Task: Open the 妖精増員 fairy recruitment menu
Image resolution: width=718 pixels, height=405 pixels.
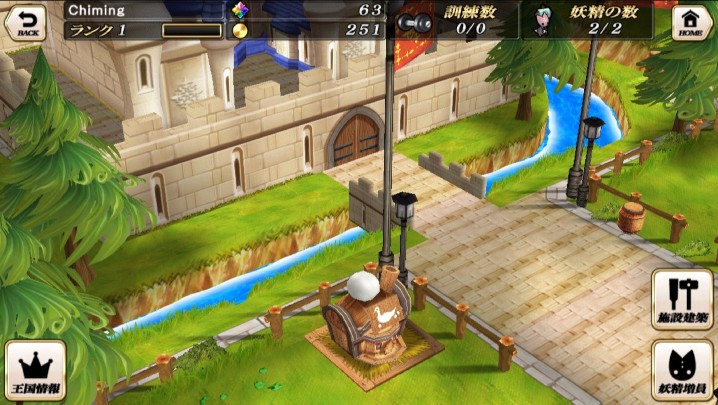Action: point(682,370)
